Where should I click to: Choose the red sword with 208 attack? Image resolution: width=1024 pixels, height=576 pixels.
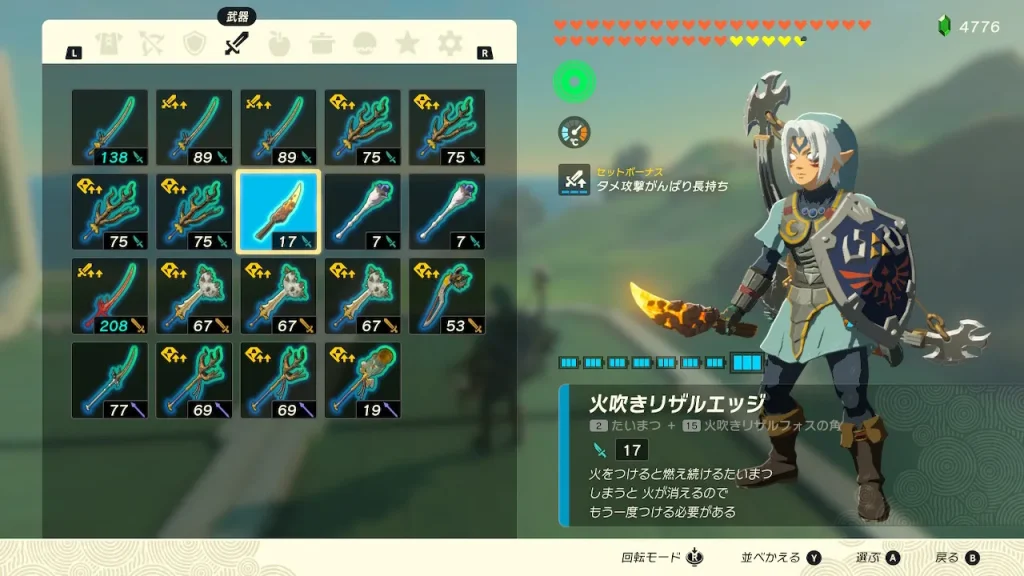pos(110,296)
